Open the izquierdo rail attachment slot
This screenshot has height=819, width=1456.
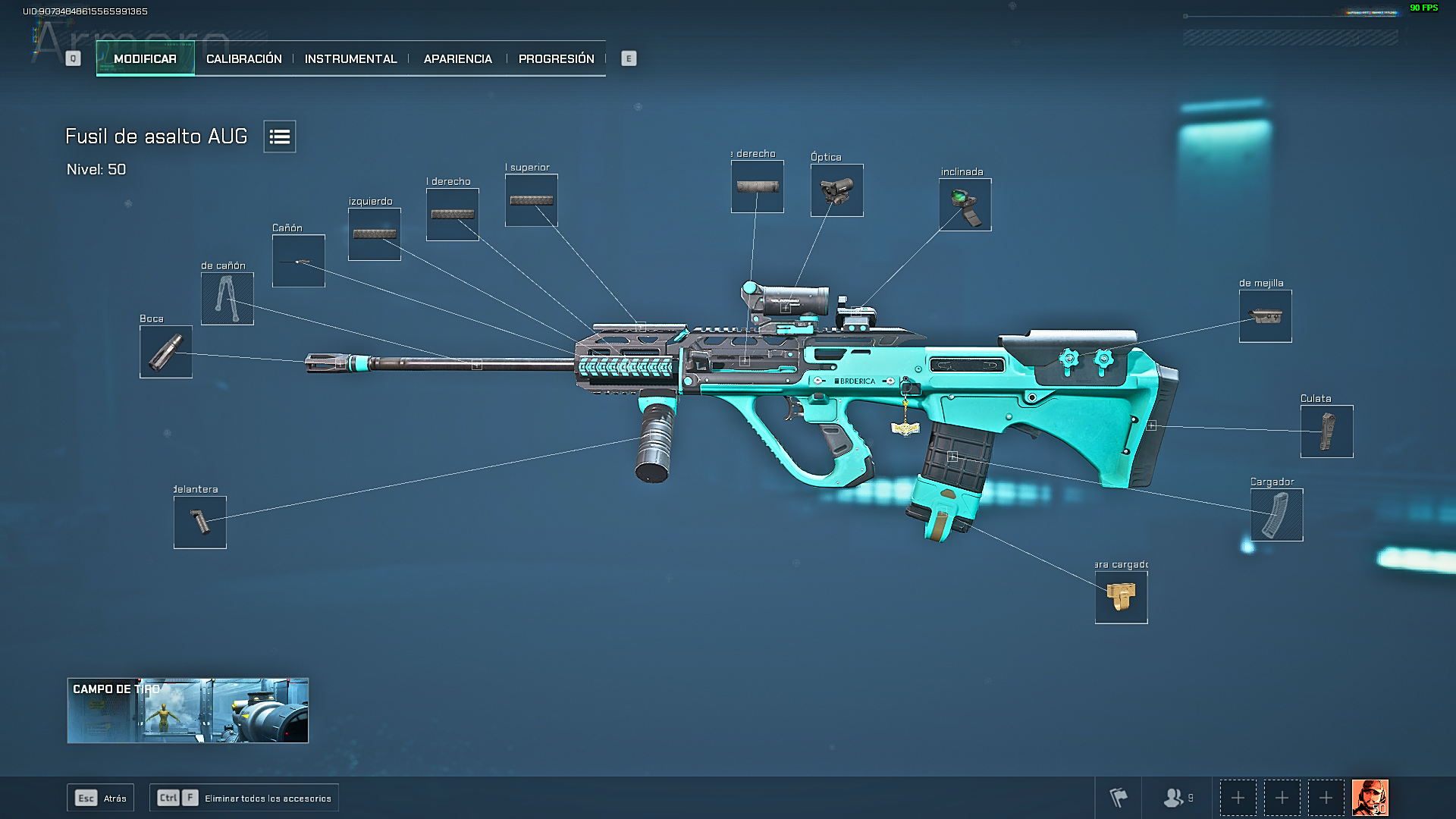click(374, 233)
